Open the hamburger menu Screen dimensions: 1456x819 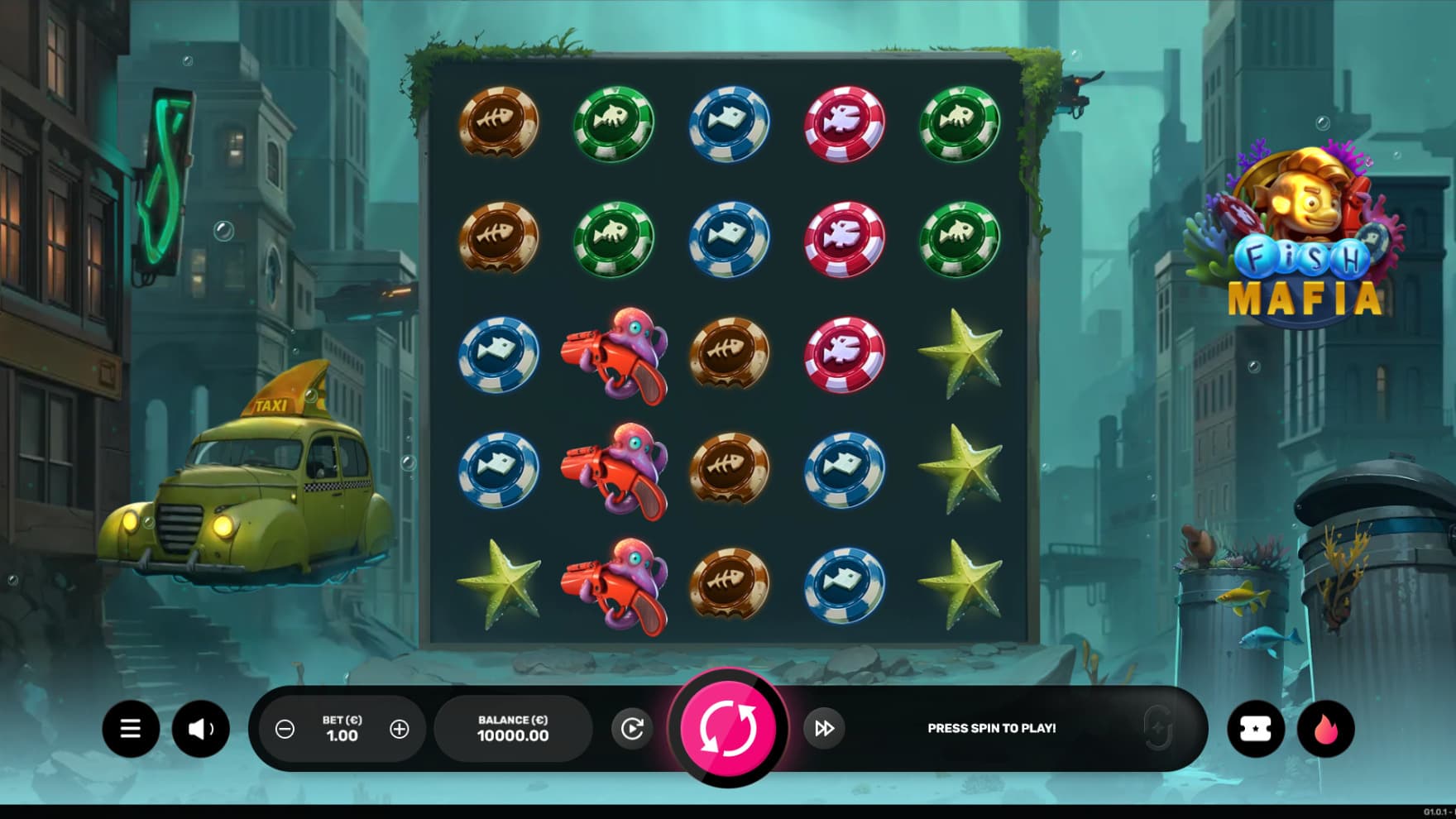131,729
